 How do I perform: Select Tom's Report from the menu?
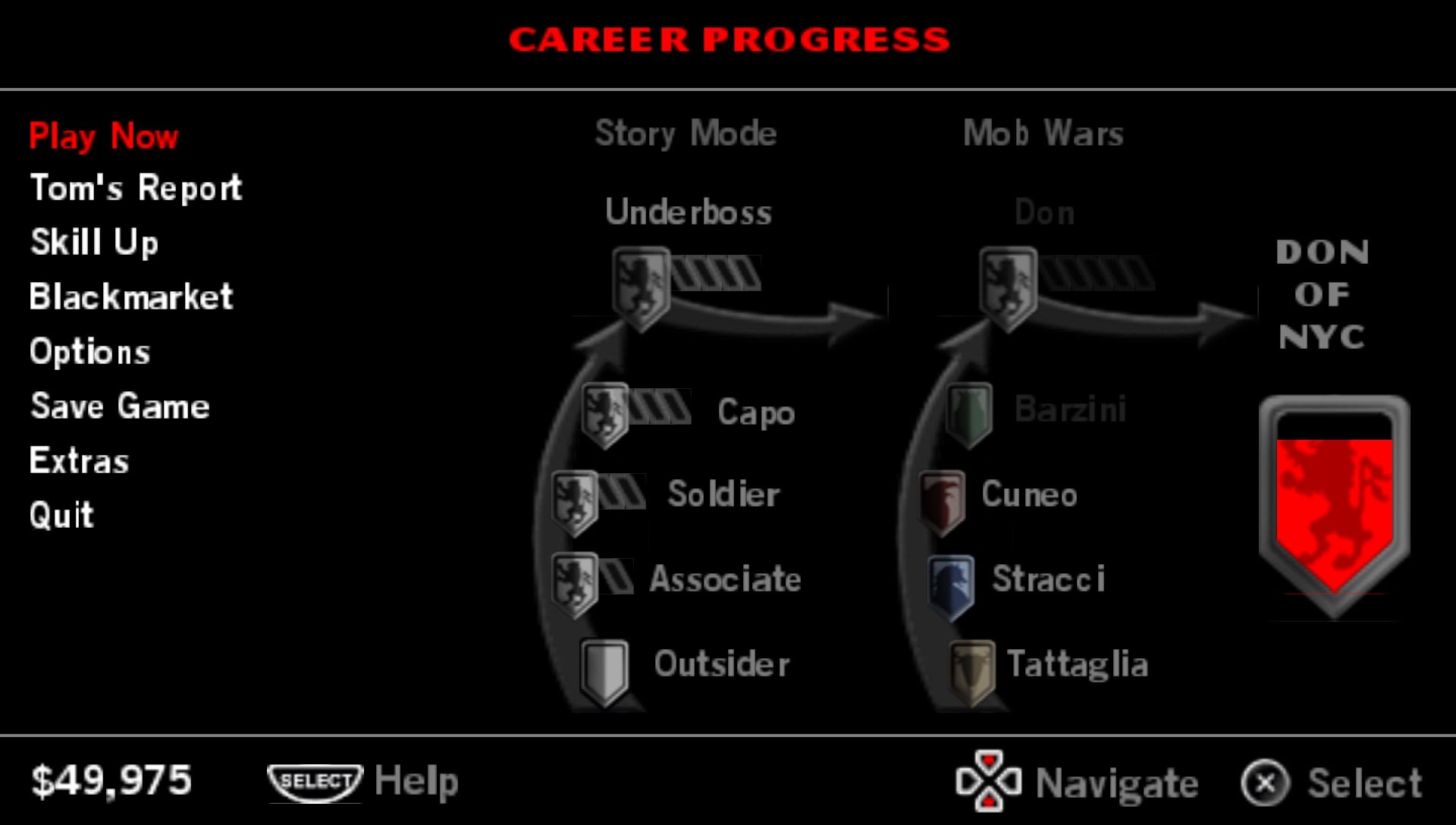click(x=135, y=188)
